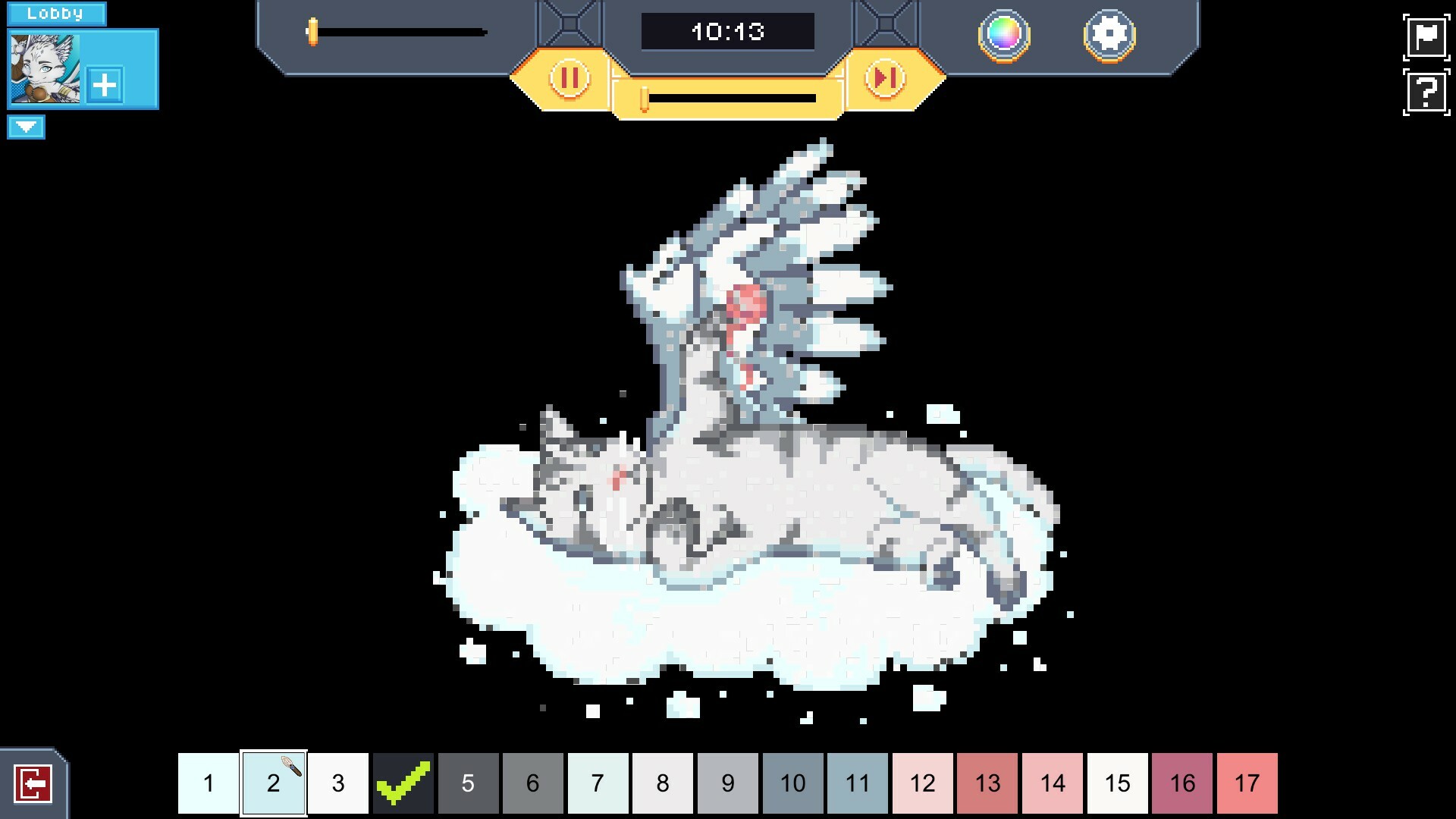
Task: Select palette color number 12
Action: [x=923, y=783]
